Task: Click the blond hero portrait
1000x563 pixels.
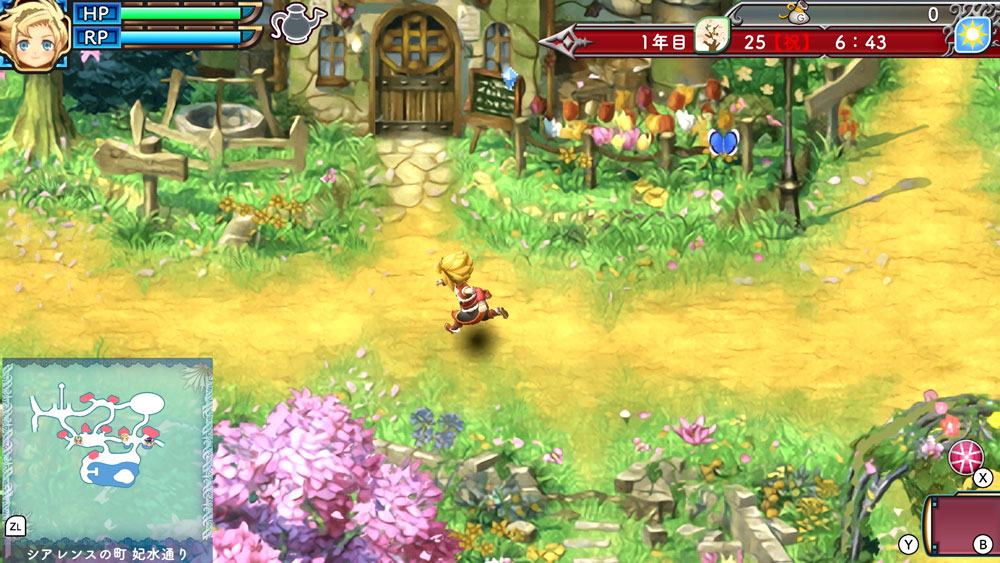Action: (x=33, y=34)
